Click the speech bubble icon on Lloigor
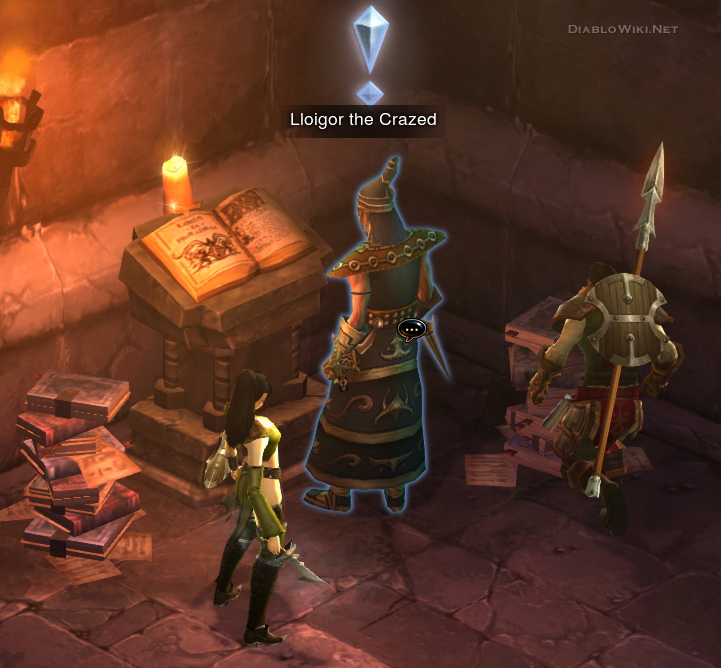 coord(412,328)
